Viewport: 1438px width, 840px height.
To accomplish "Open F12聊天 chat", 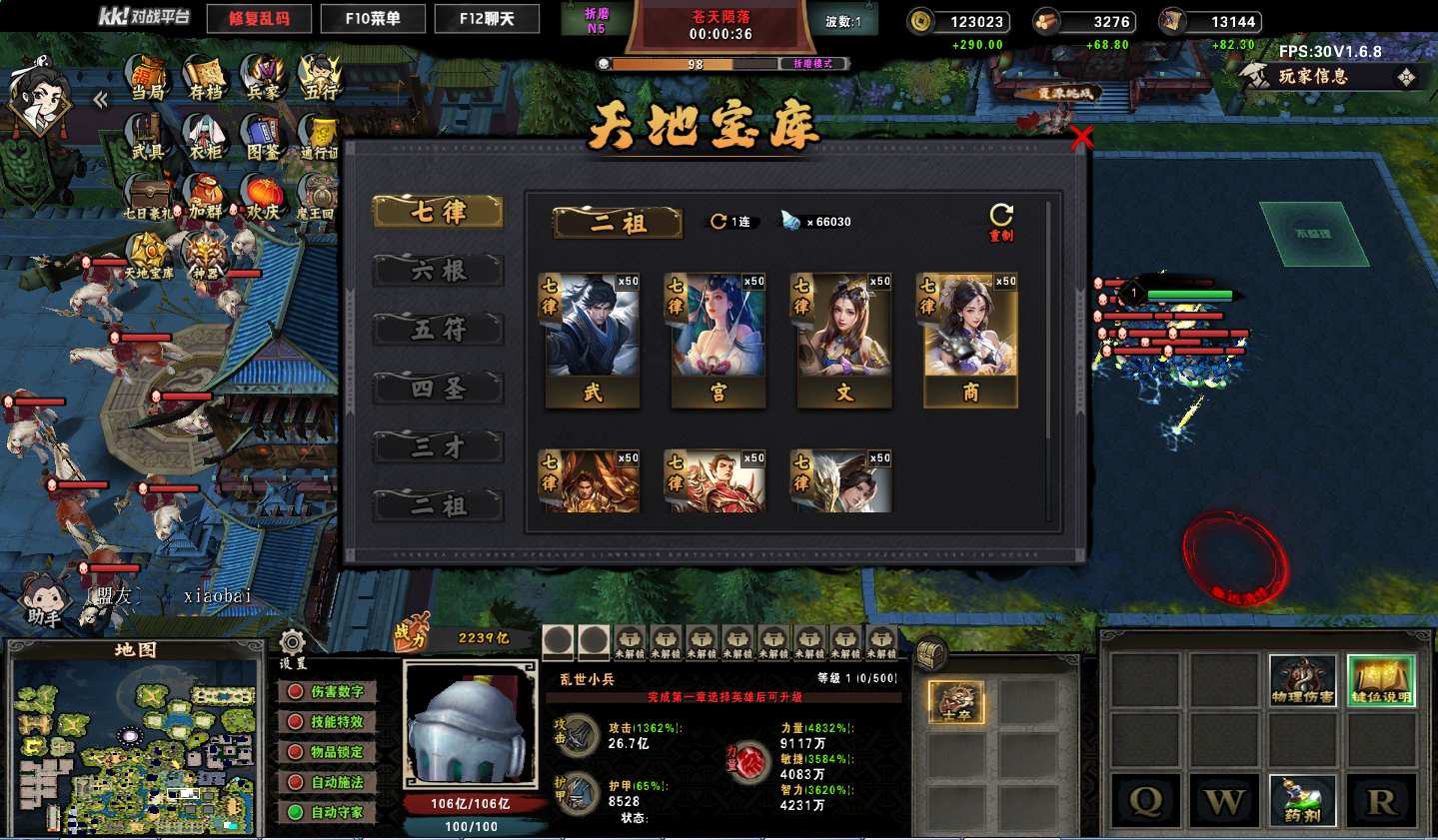I will coord(487,19).
